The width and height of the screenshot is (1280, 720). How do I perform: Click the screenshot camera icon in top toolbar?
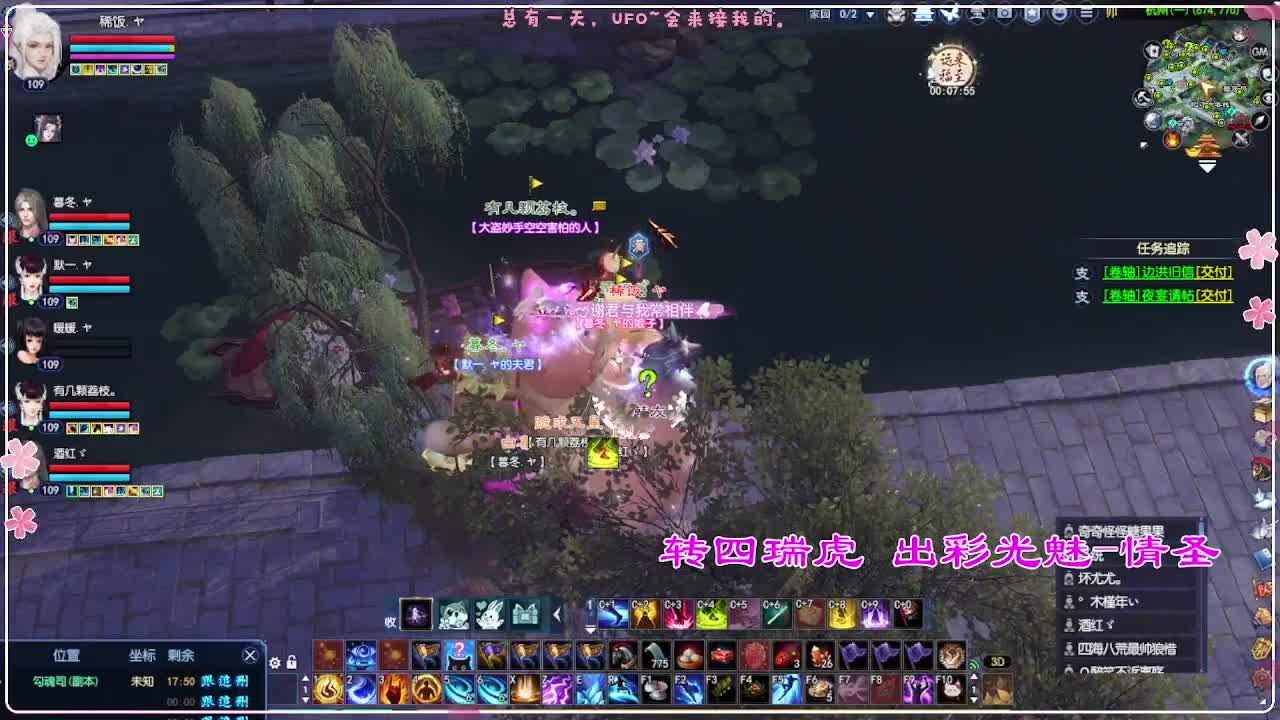[x=1003, y=14]
